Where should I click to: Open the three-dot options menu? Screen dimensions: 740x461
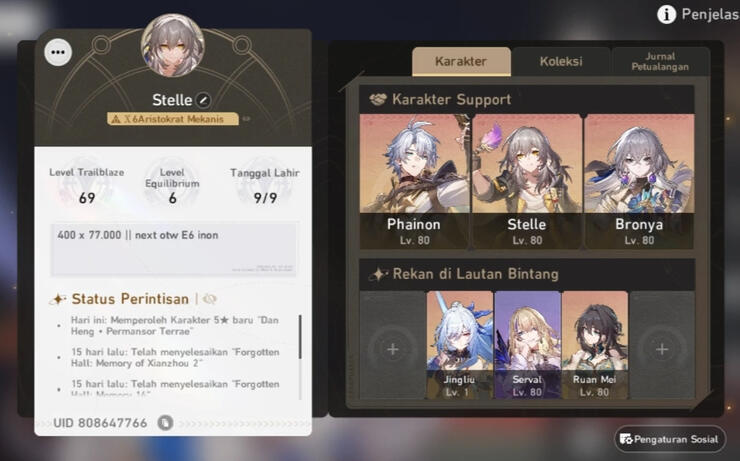(59, 52)
